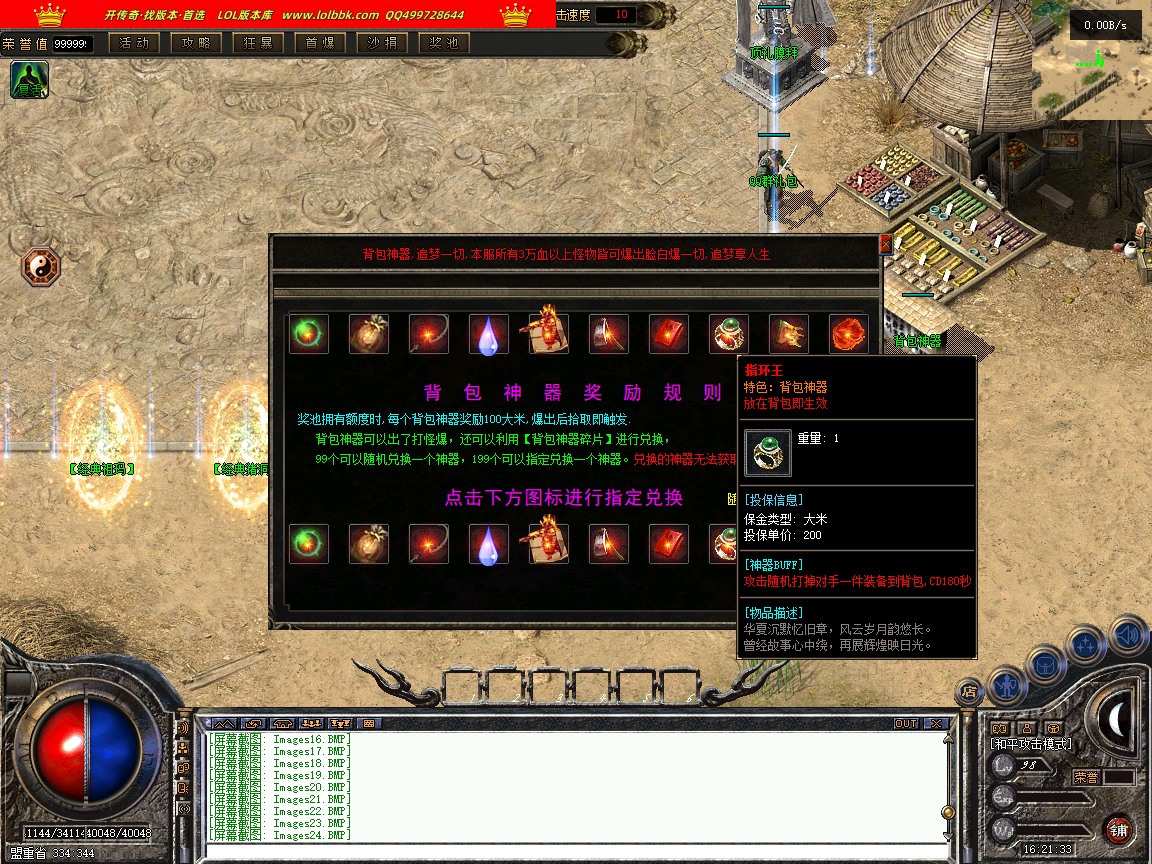Click the yin-yang bagua icon
Image resolution: width=1152 pixels, height=864 pixels.
click(x=41, y=267)
